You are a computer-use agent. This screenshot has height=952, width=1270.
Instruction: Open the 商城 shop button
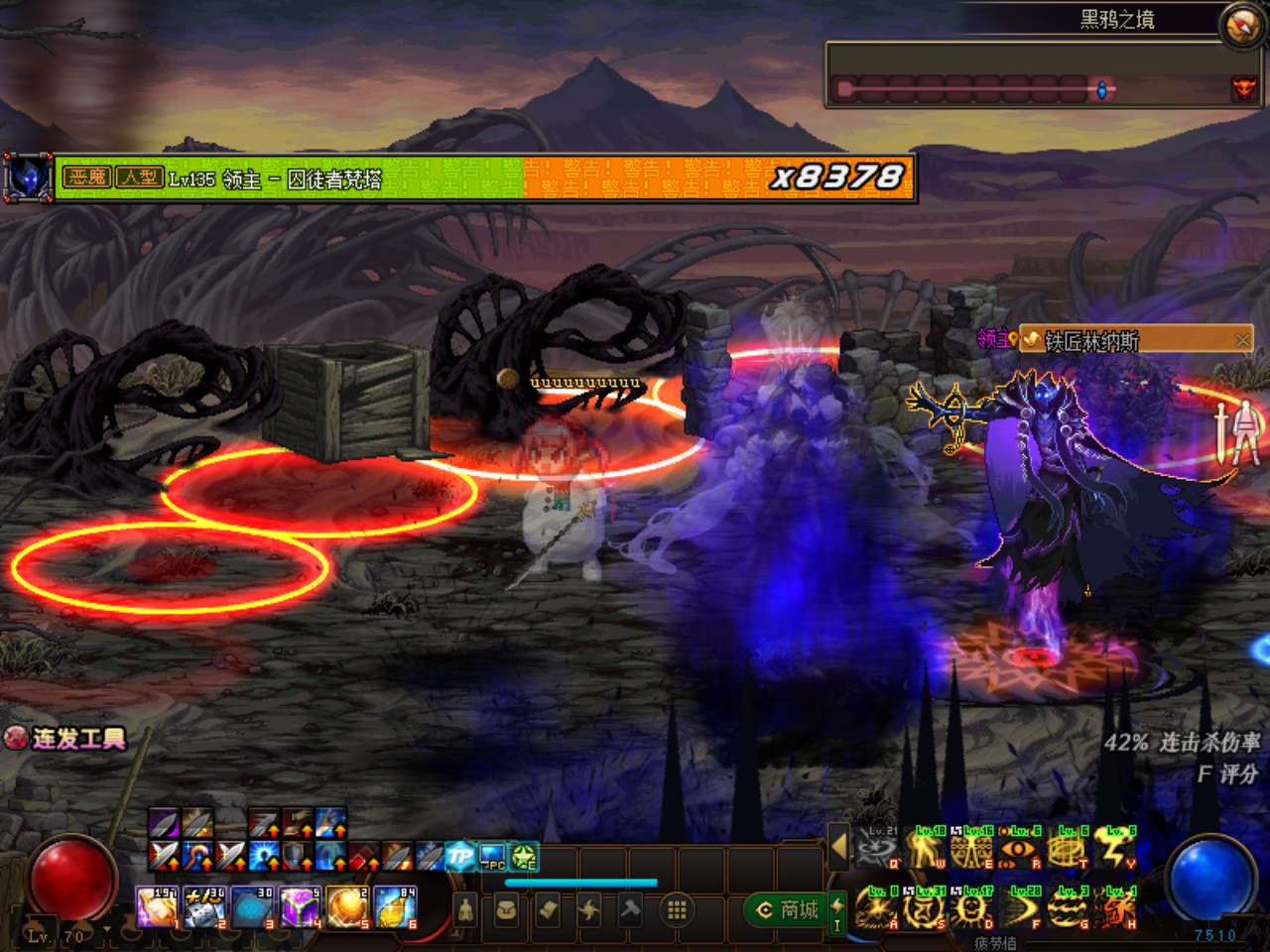(x=788, y=909)
